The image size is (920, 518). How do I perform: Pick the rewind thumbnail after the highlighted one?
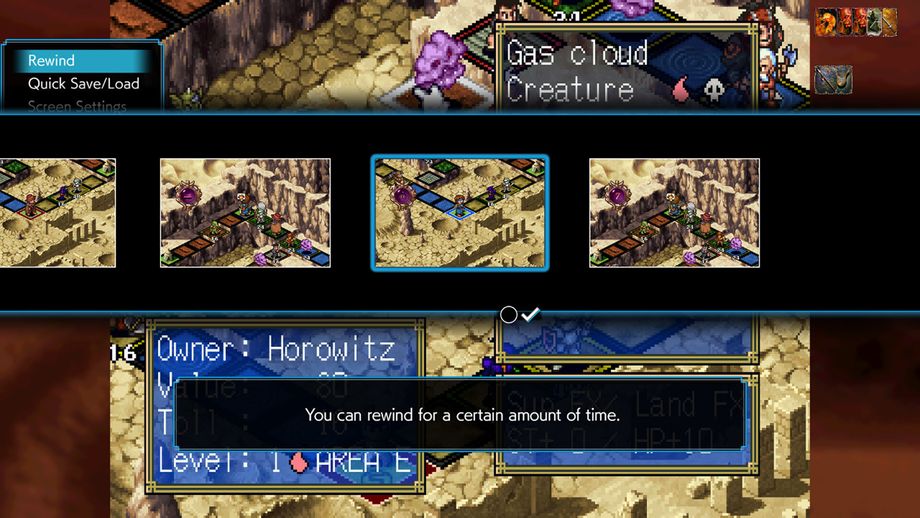pos(674,213)
